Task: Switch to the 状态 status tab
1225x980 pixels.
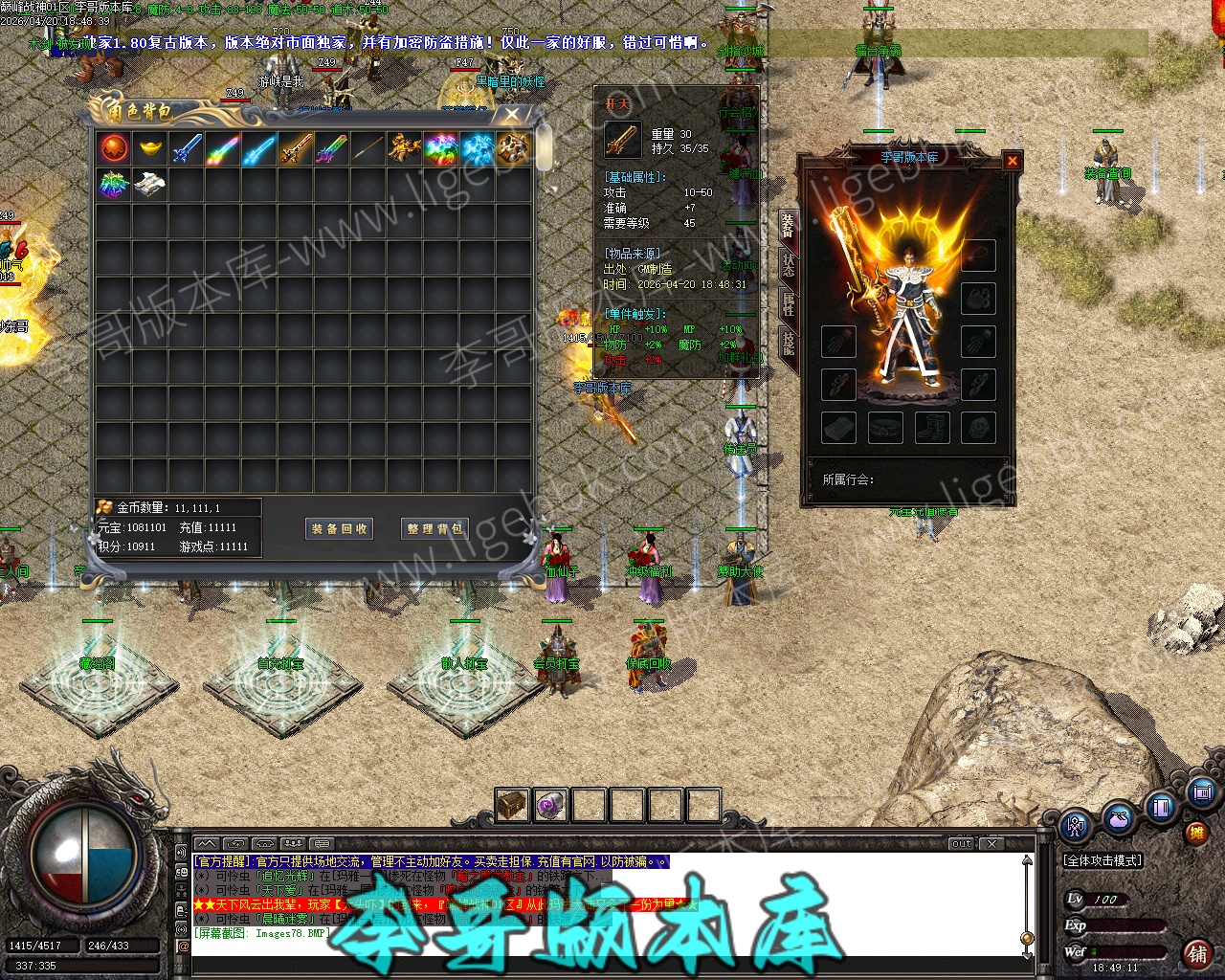Action: pyautogui.click(x=789, y=265)
